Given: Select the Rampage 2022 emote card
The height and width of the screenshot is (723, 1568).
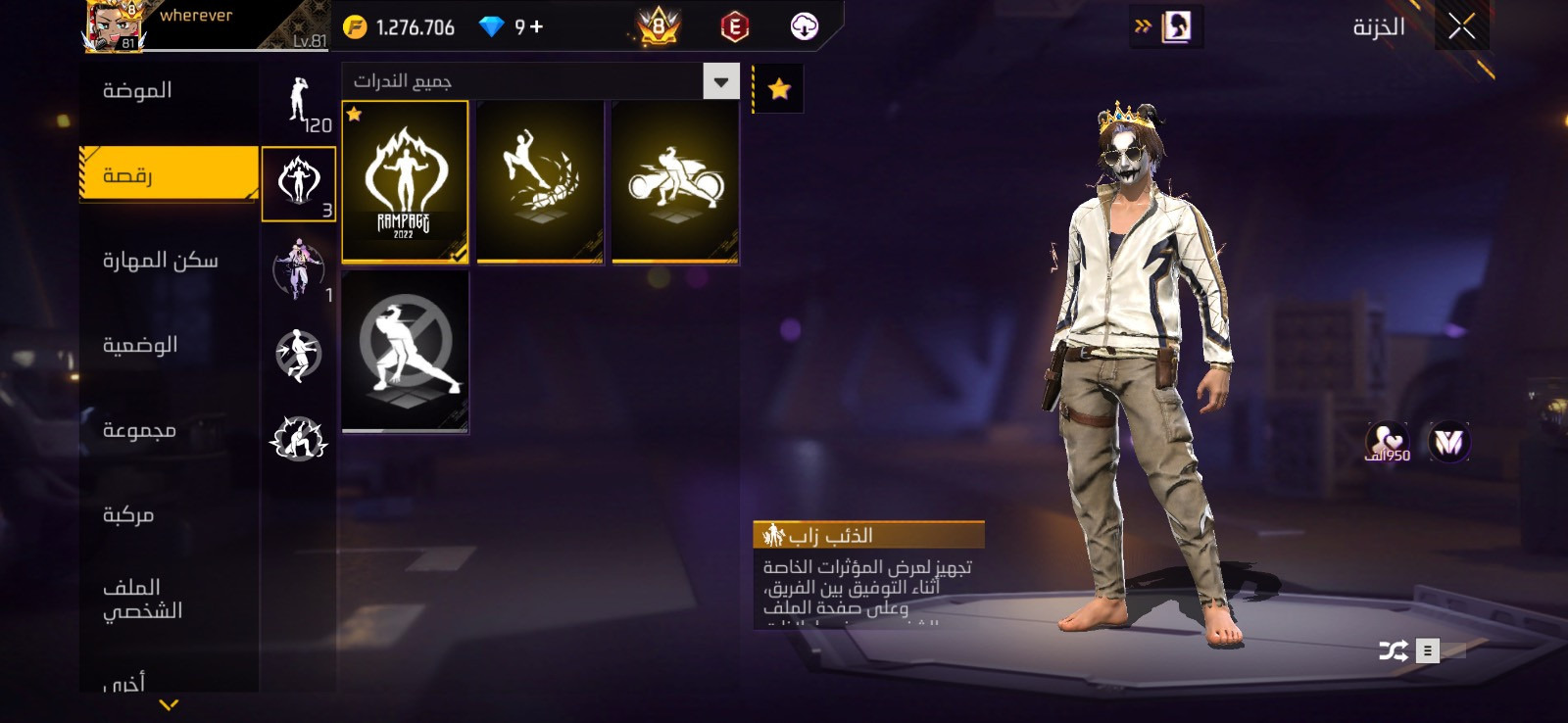Looking at the screenshot, I should (x=405, y=182).
